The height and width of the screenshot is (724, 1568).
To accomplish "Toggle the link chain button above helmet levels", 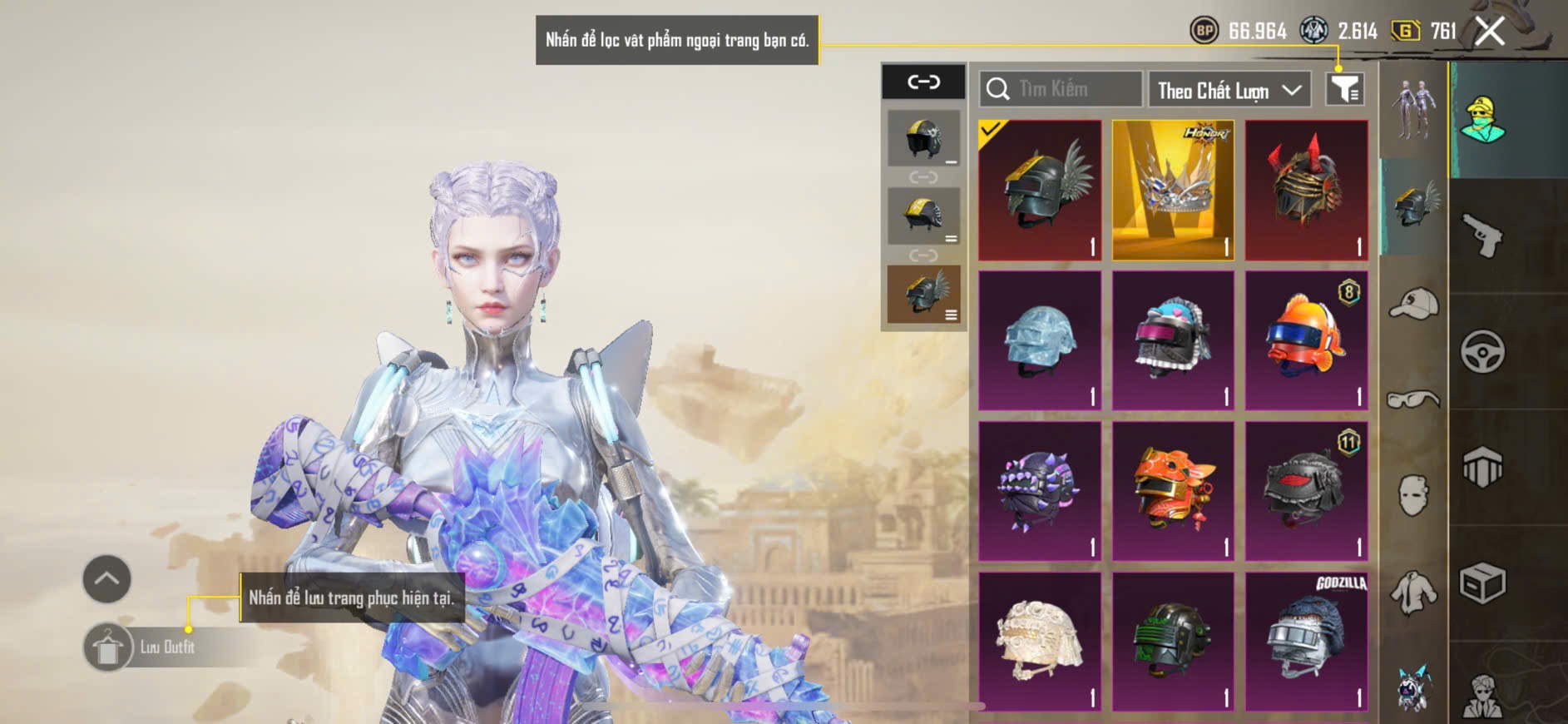I will tap(923, 82).
